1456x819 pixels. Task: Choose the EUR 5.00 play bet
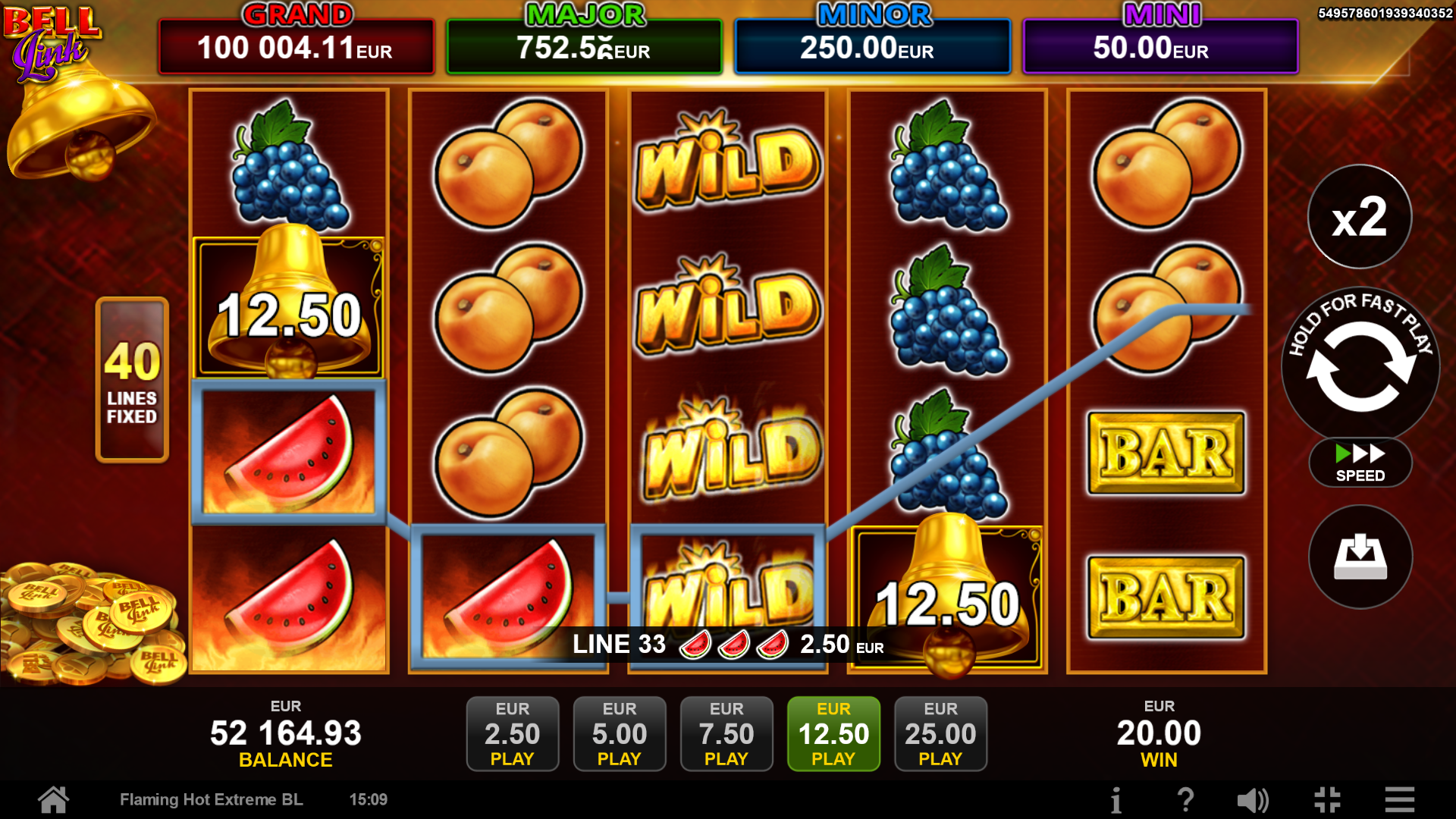(620, 733)
